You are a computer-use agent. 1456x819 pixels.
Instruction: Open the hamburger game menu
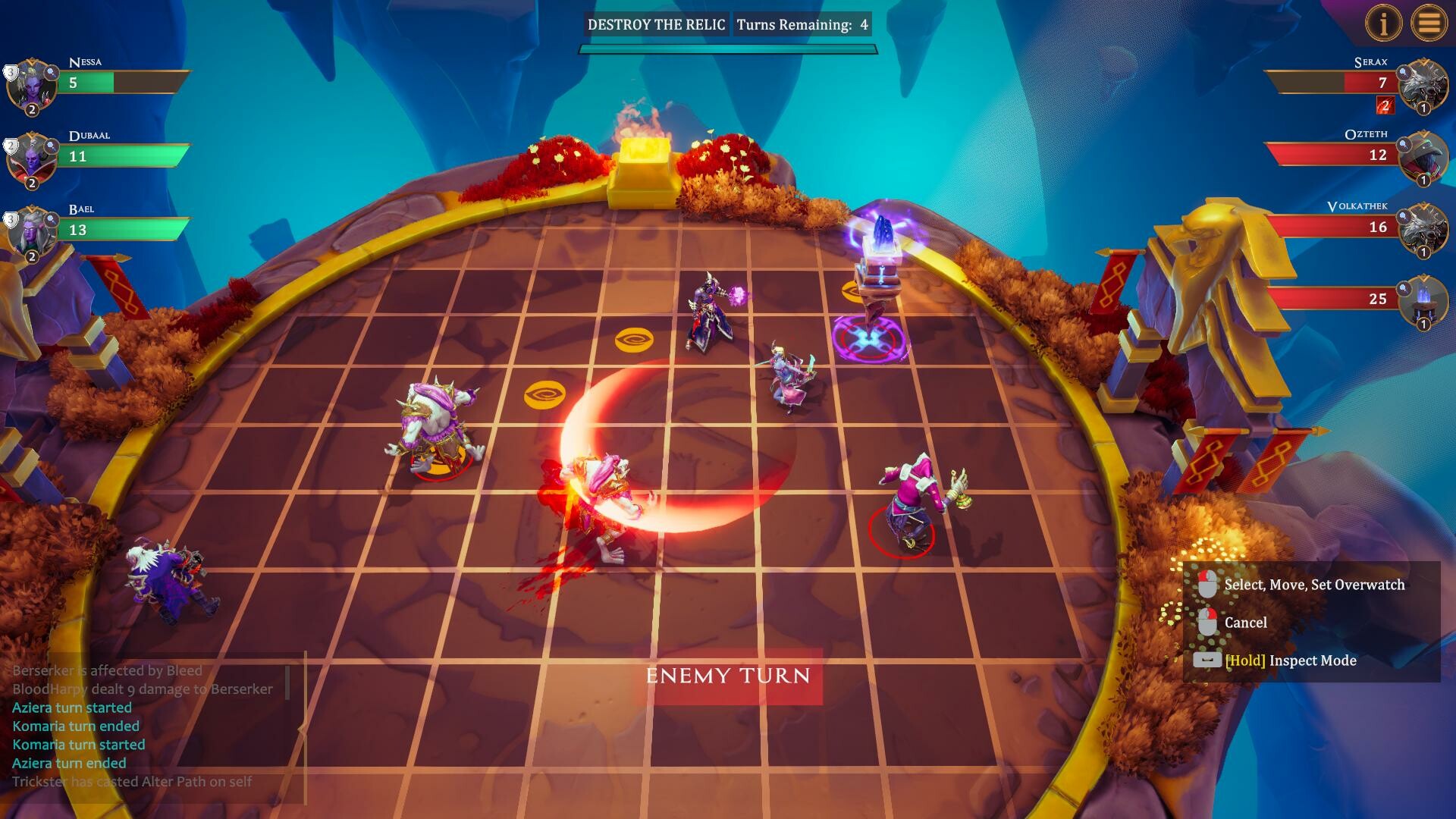click(x=1429, y=24)
